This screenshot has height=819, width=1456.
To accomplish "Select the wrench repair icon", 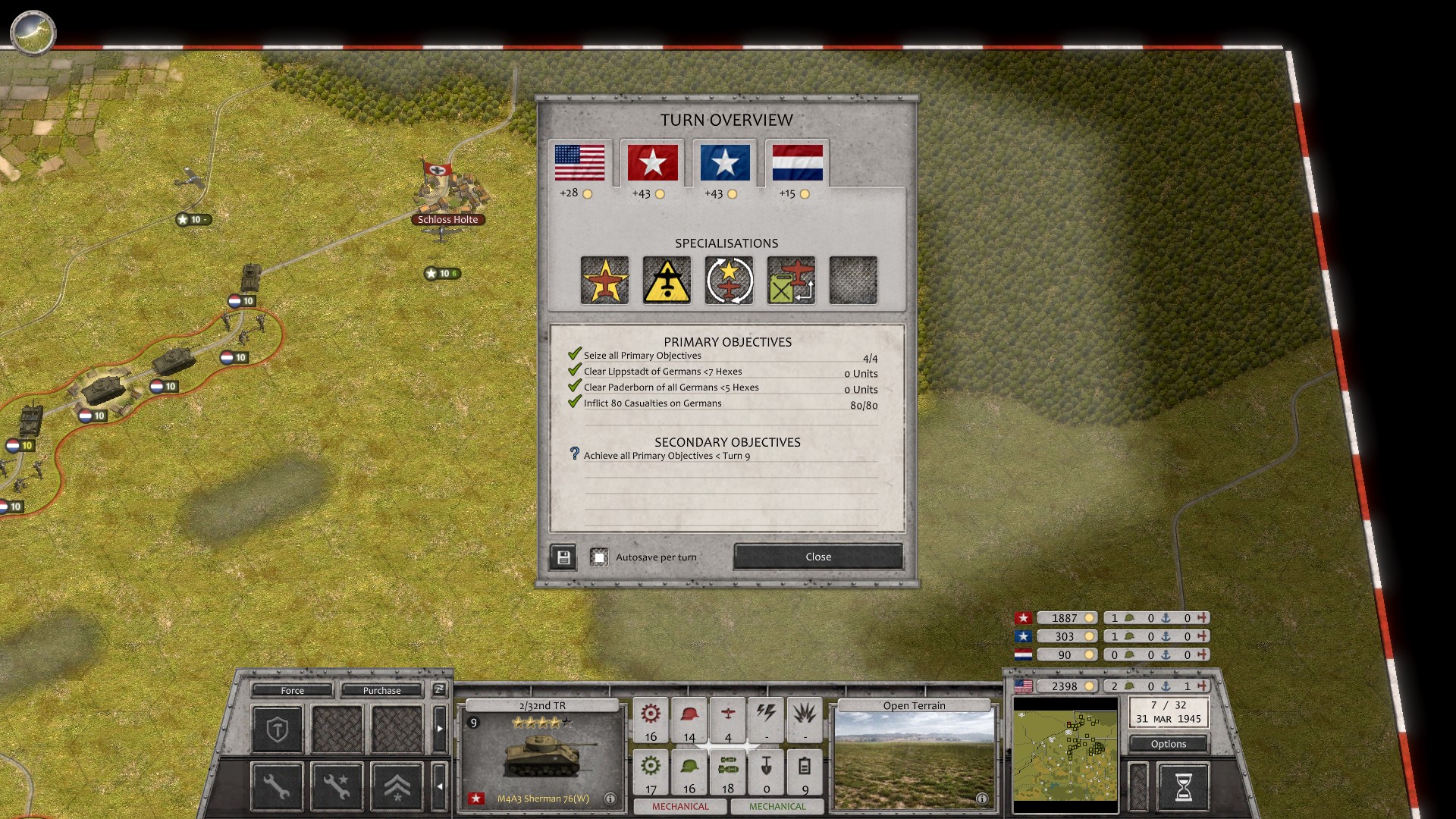I will 277,786.
